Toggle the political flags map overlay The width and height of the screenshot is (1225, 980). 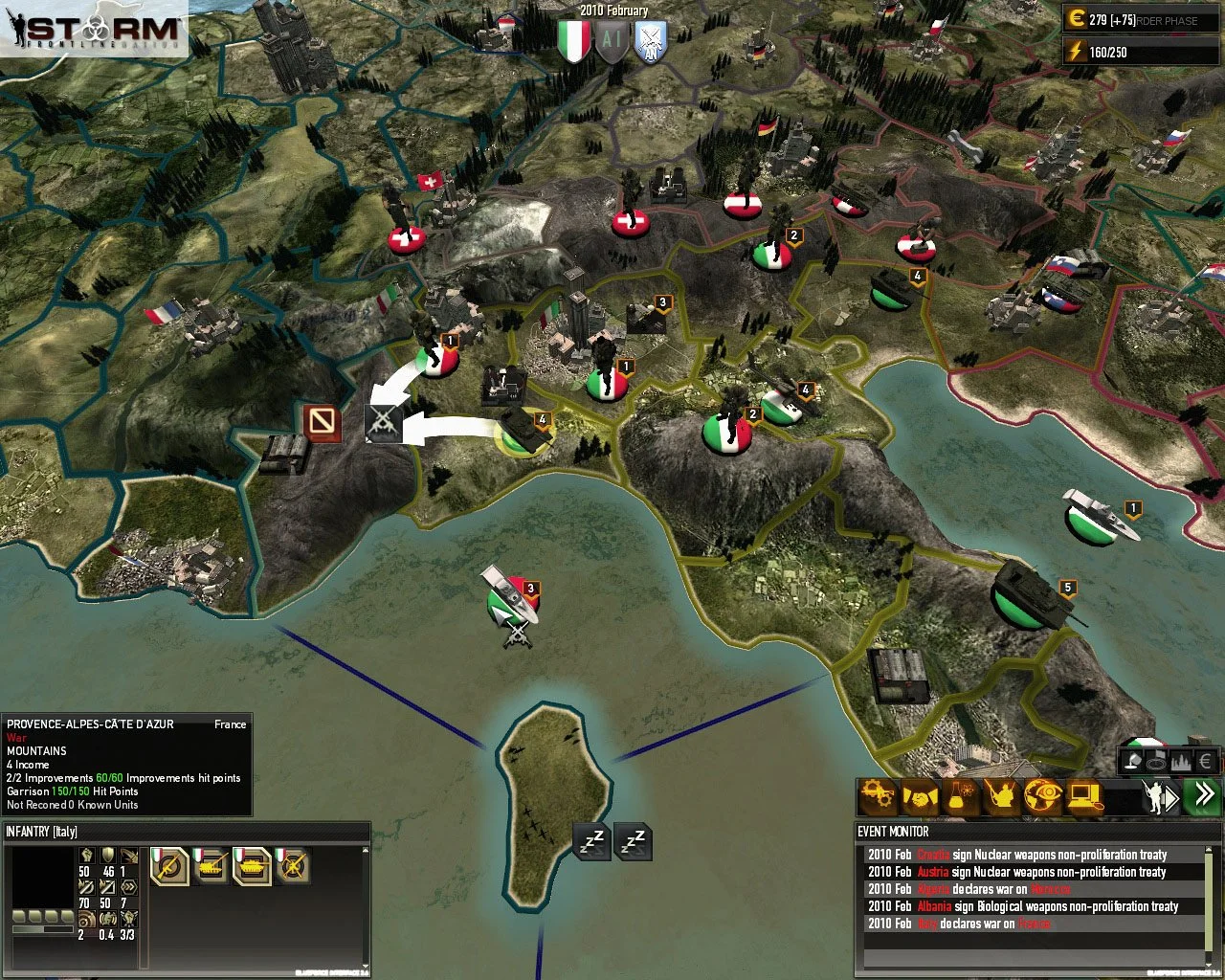tap(1156, 760)
